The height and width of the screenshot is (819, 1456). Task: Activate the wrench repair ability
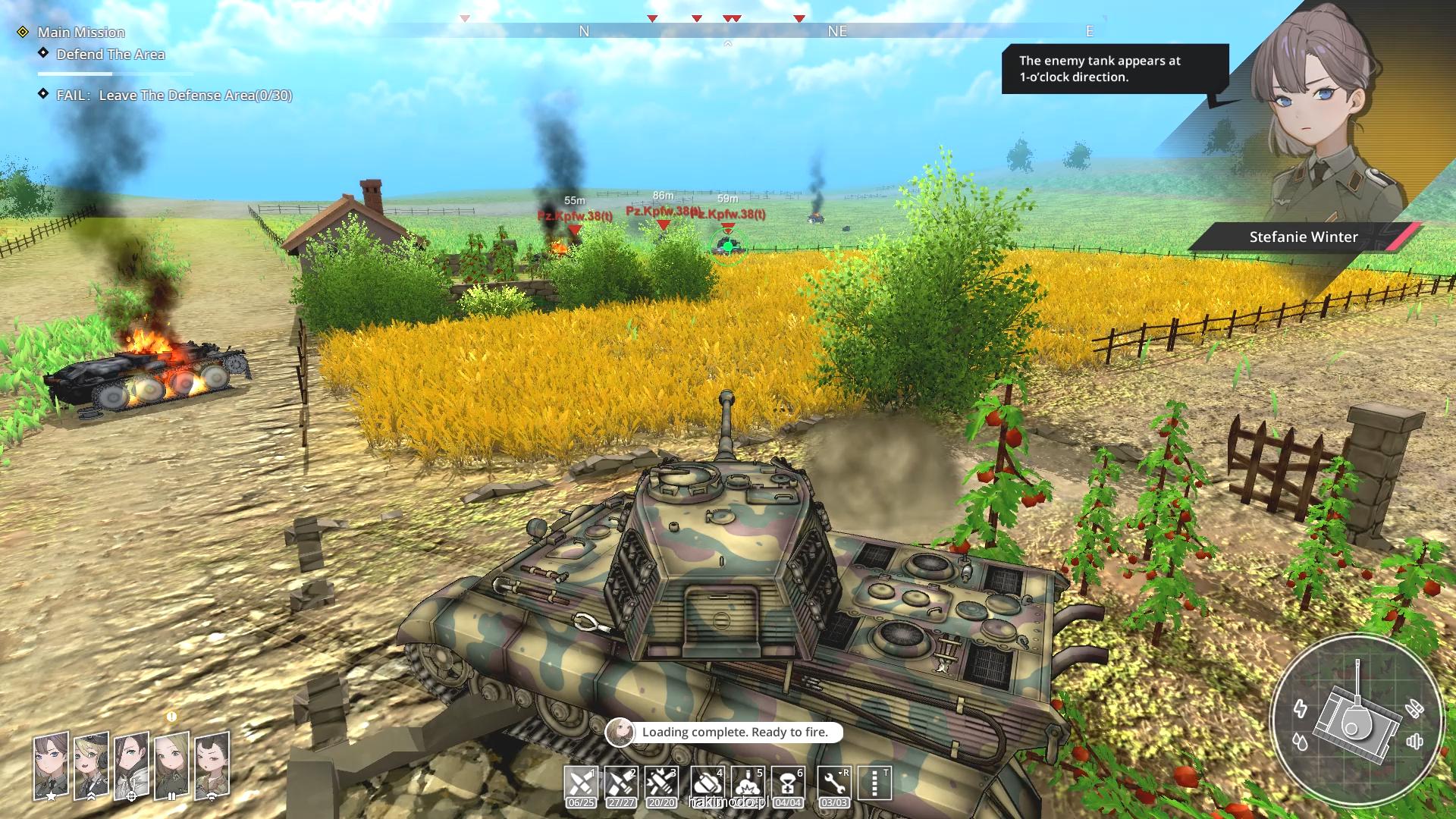point(834,784)
